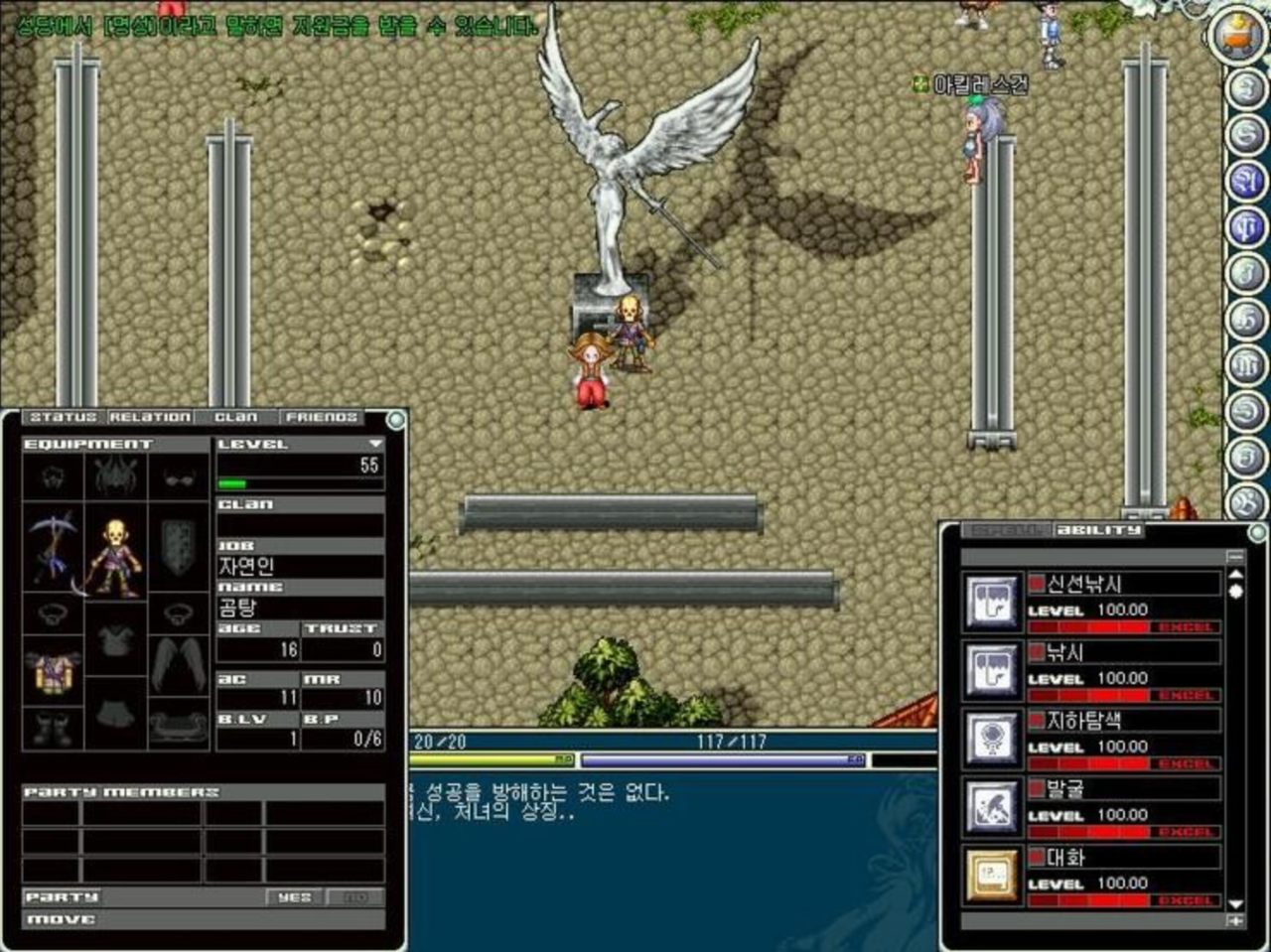The image size is (1271, 952).
Task: Activate the 발굴 excavation ability icon
Action: click(x=992, y=807)
